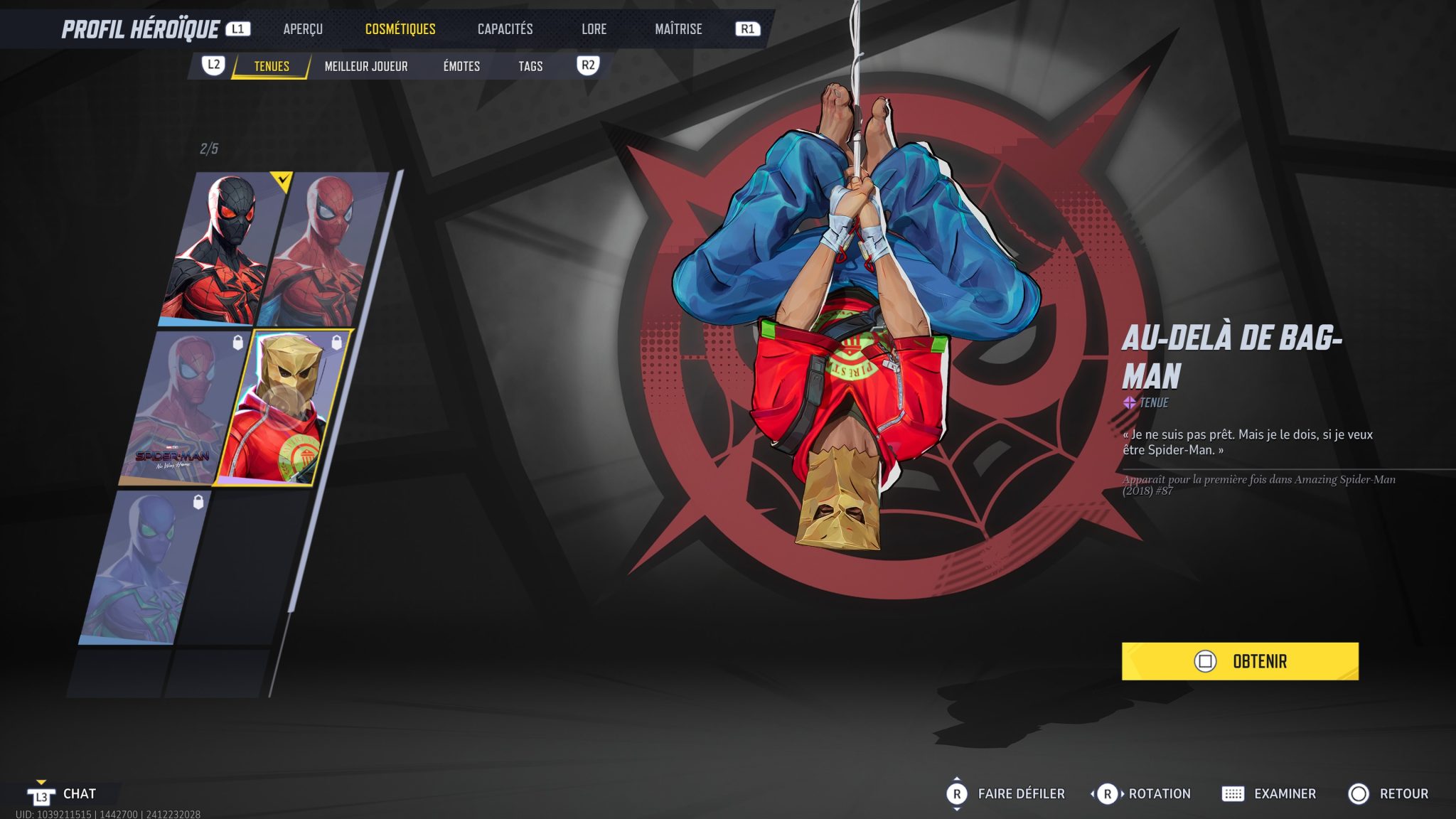
Task: Click the L2 trigger icon next to Tenues
Action: pos(215,65)
